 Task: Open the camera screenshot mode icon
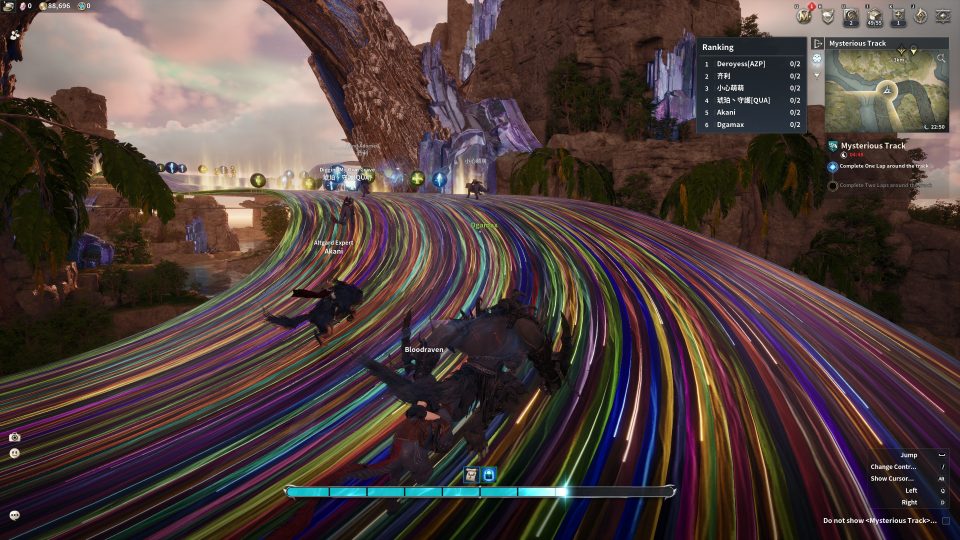coord(14,437)
